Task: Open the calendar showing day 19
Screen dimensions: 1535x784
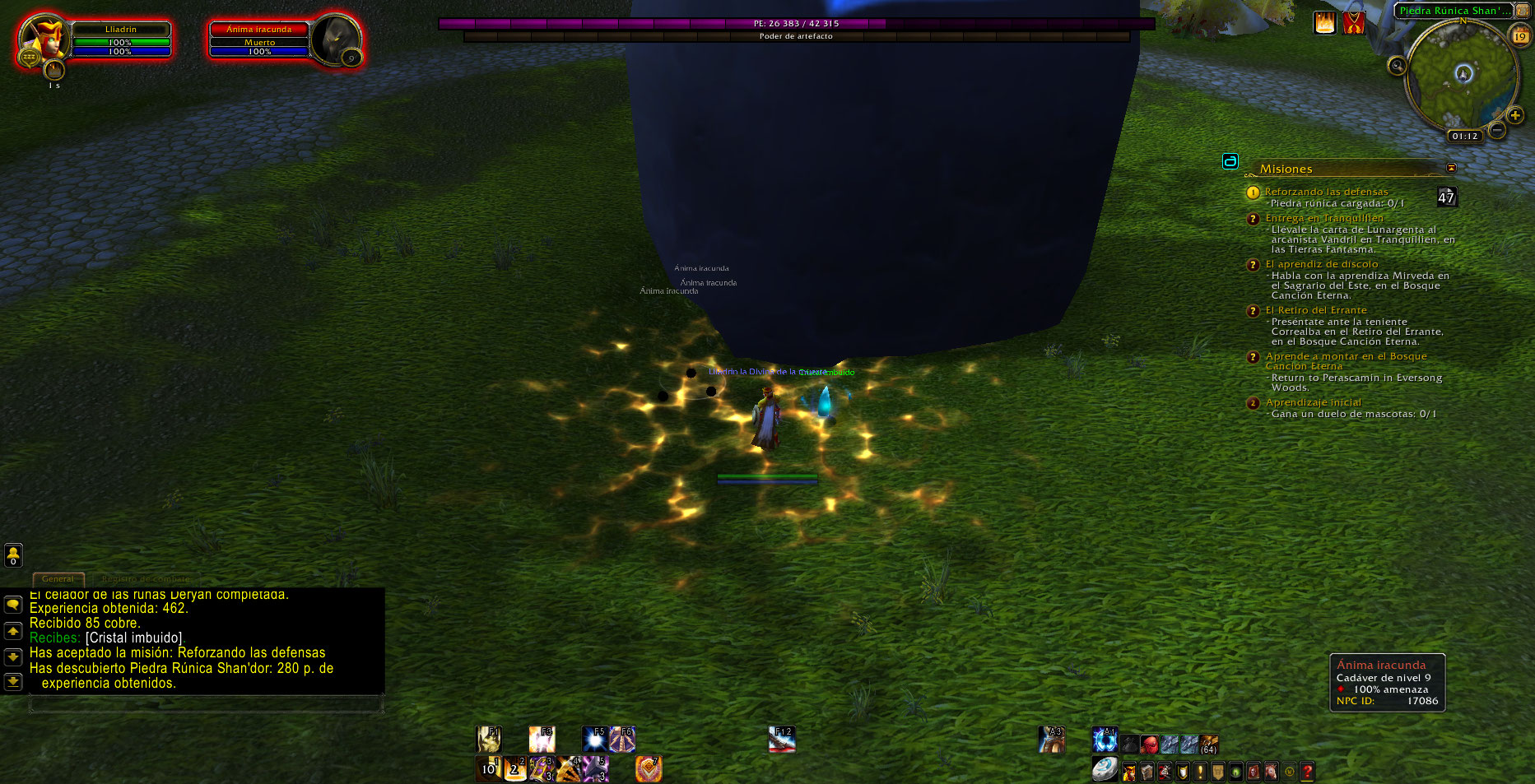Action: [1519, 36]
